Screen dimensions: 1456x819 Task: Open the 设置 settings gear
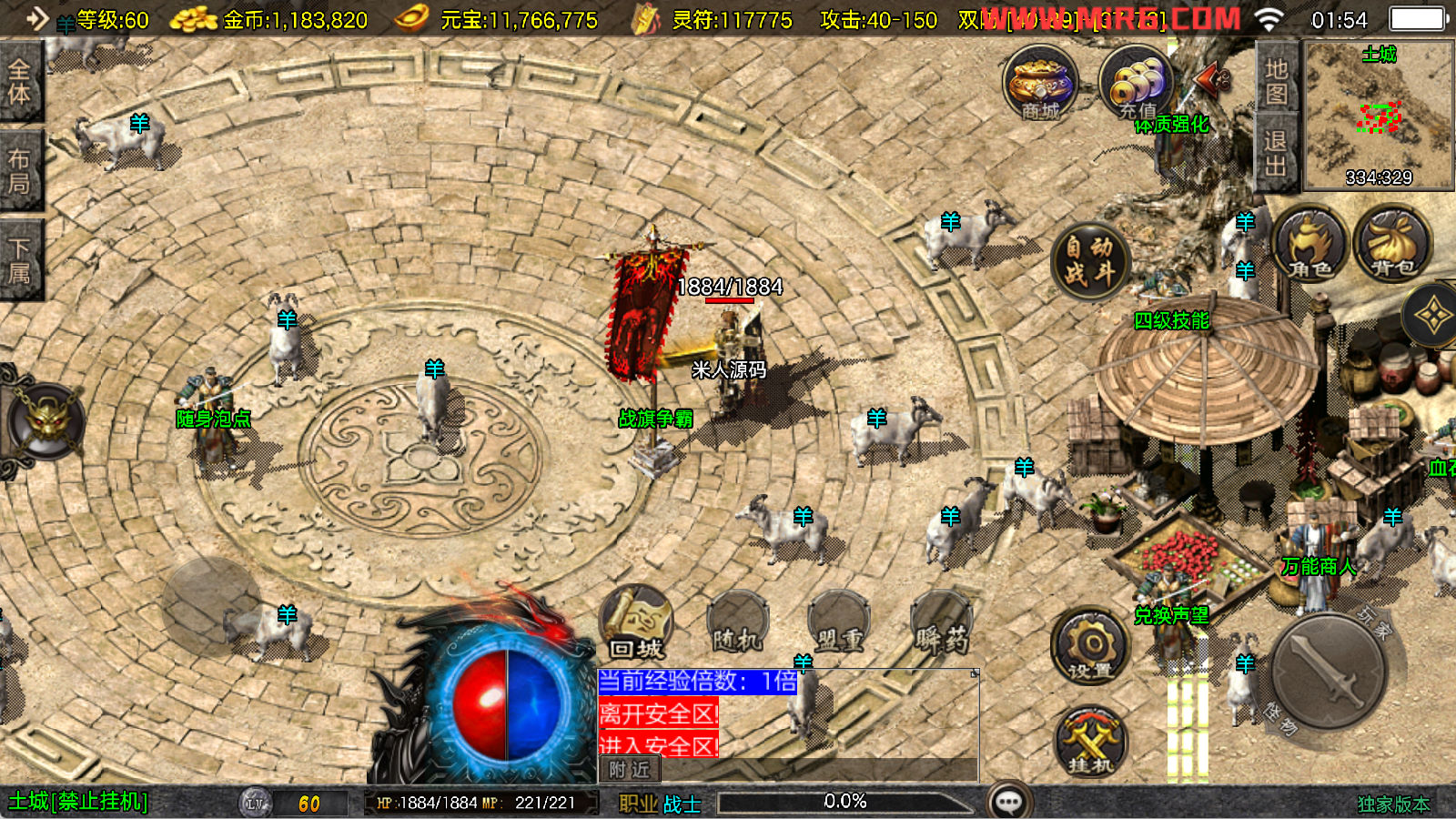(1090, 648)
